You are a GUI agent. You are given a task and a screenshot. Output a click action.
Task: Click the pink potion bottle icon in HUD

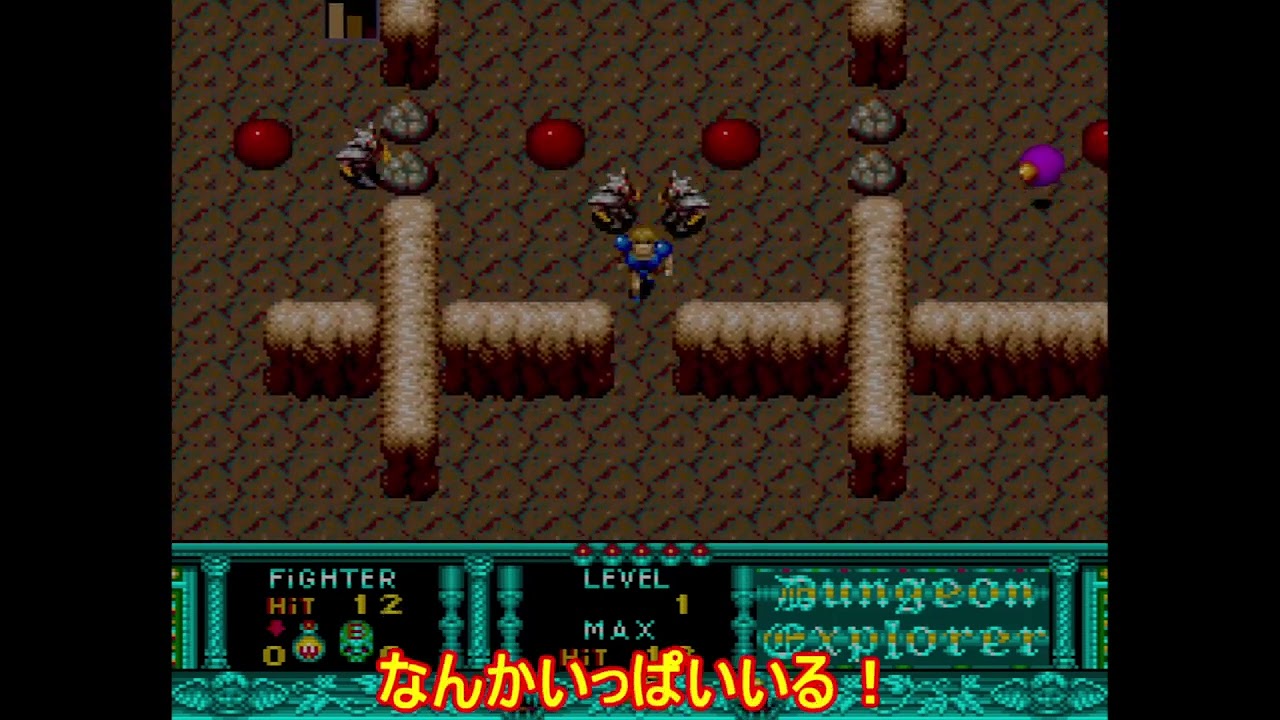(306, 640)
